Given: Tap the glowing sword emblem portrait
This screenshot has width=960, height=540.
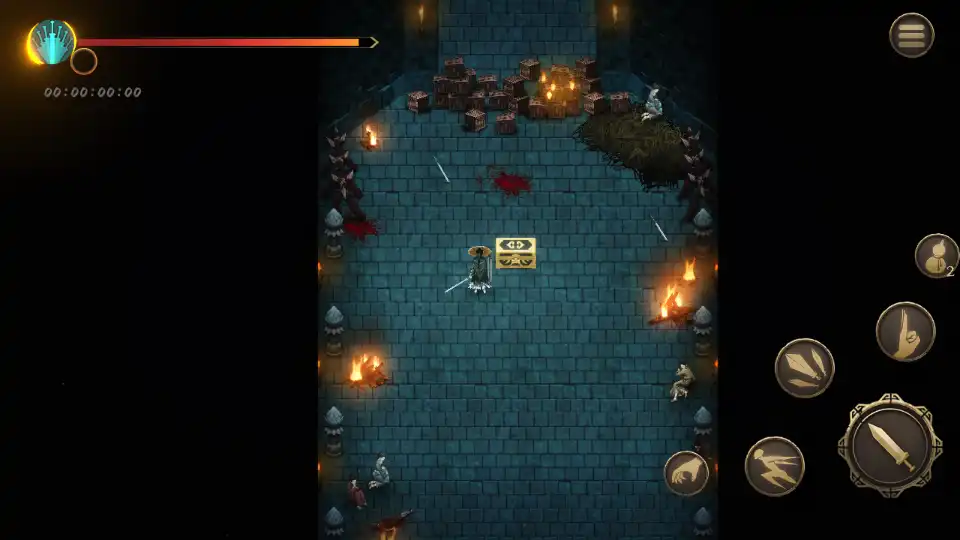Looking at the screenshot, I should point(50,43).
